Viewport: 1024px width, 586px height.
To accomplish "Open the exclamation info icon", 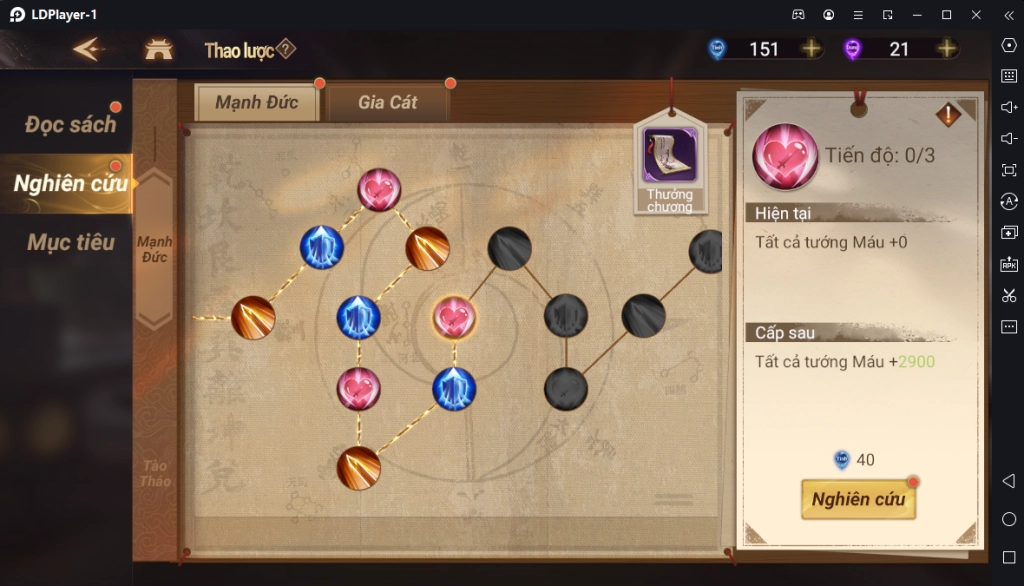I will (x=947, y=115).
